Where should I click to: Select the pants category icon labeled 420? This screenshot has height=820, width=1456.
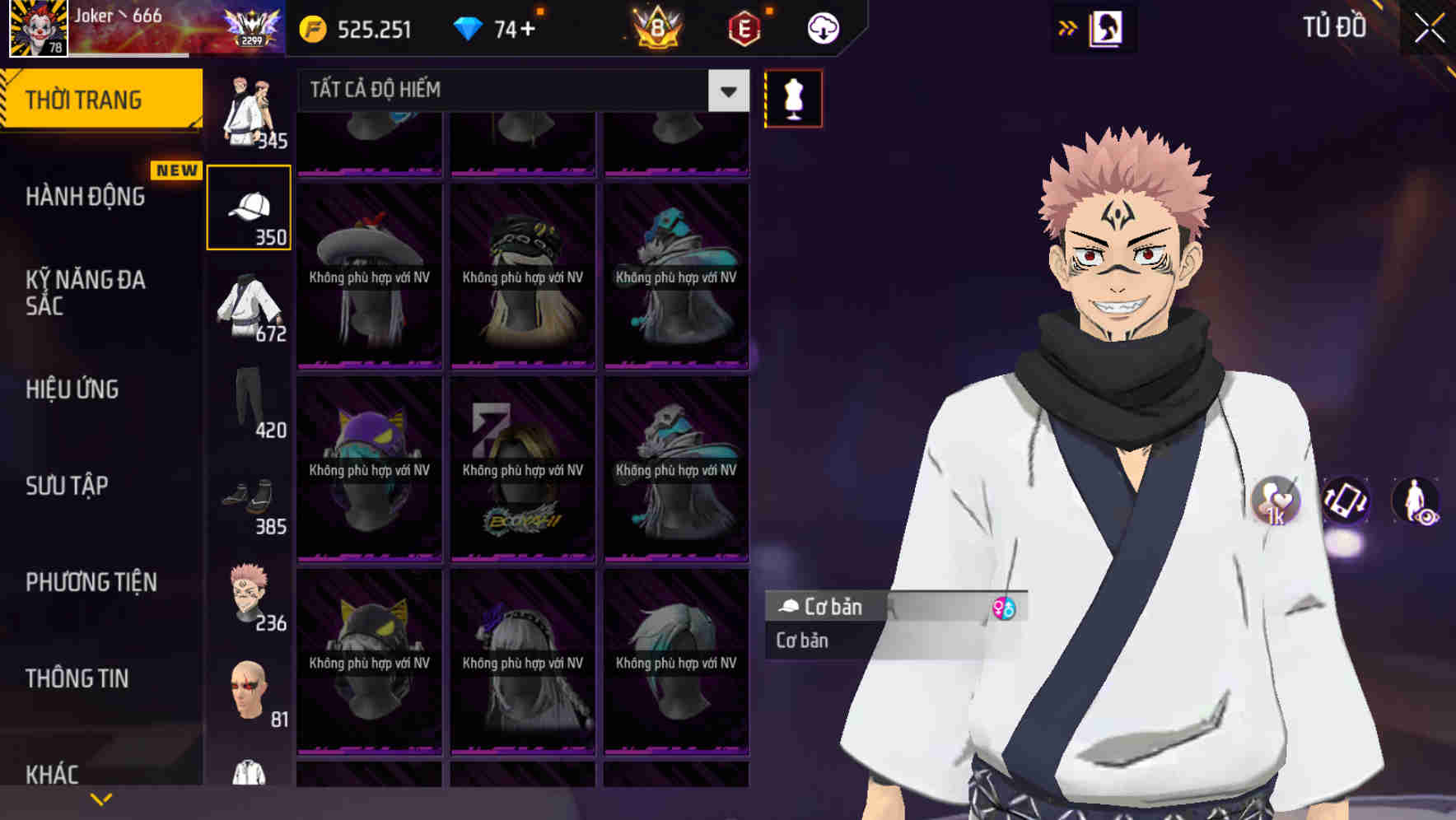click(x=249, y=403)
